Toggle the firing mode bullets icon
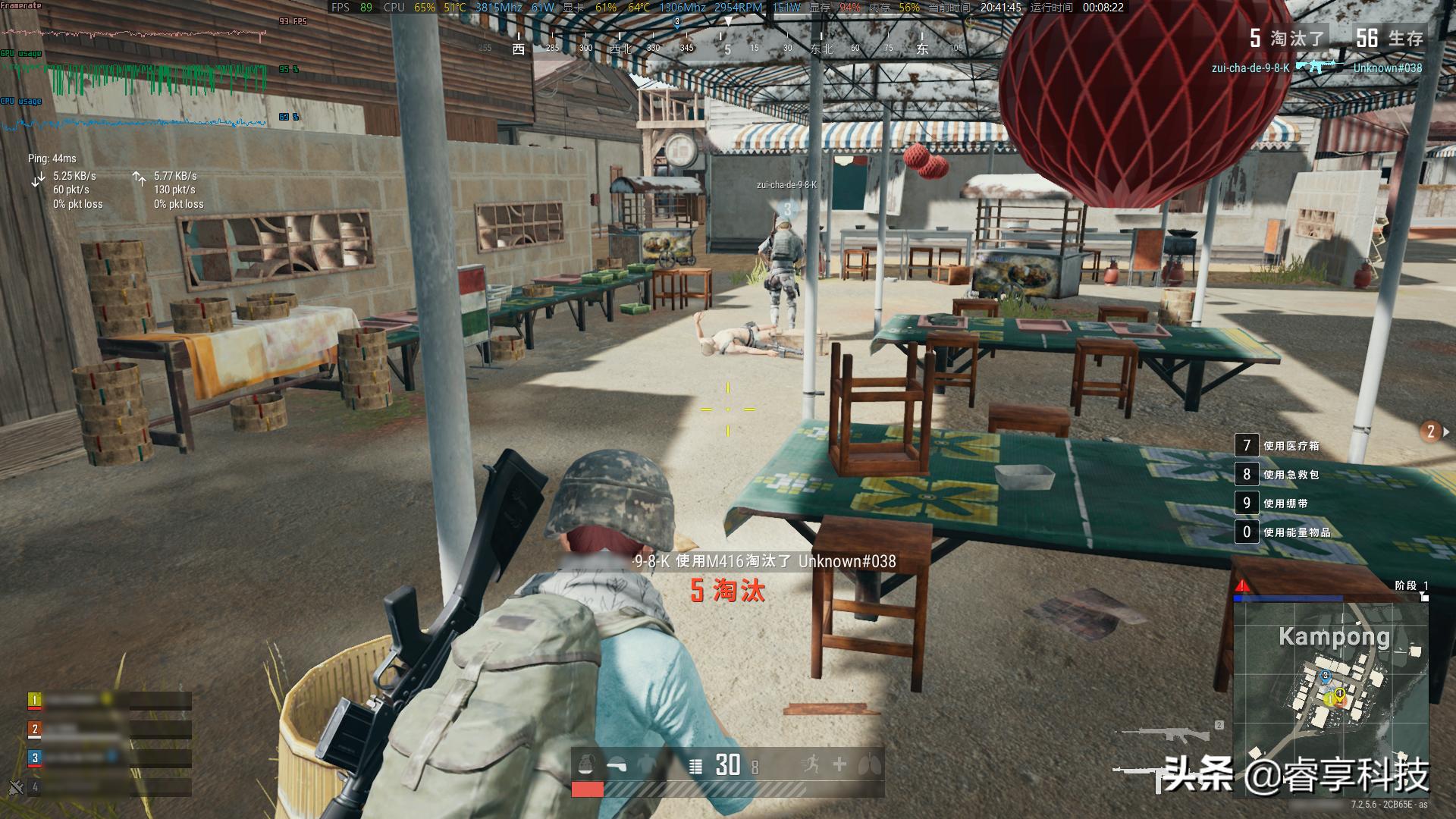The width and height of the screenshot is (1456, 819). (x=695, y=767)
